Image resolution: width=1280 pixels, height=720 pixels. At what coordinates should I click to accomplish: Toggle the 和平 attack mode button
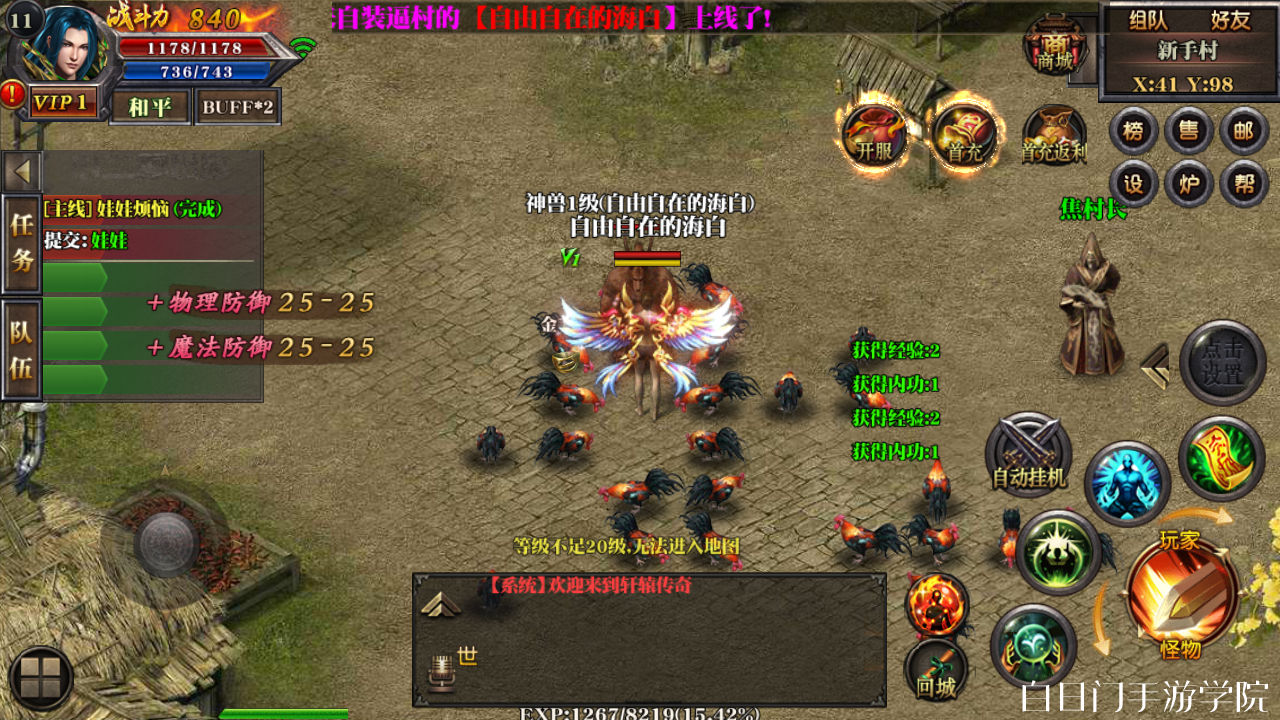tap(150, 106)
